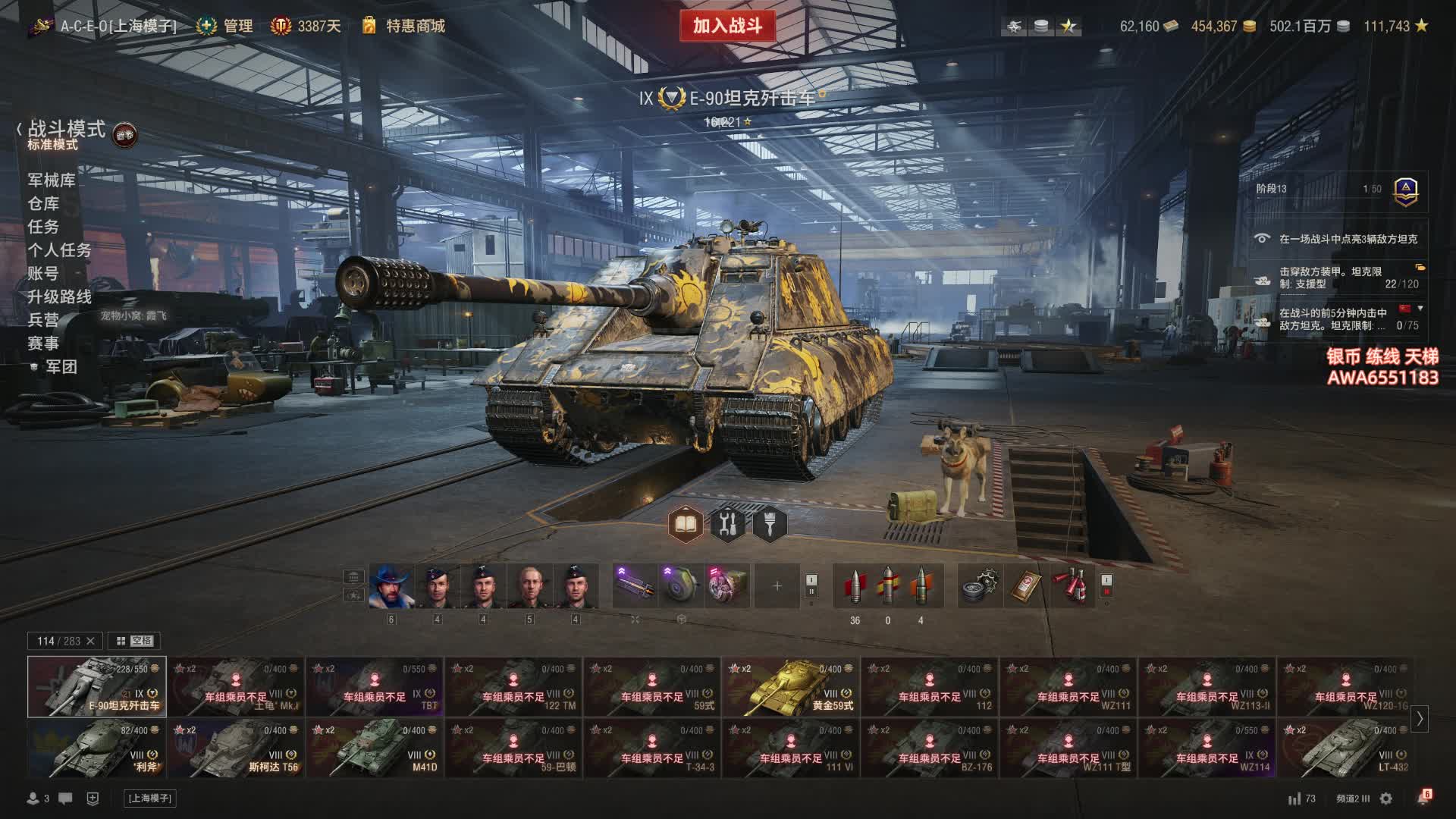Open the 军团 clan page

coord(61,367)
